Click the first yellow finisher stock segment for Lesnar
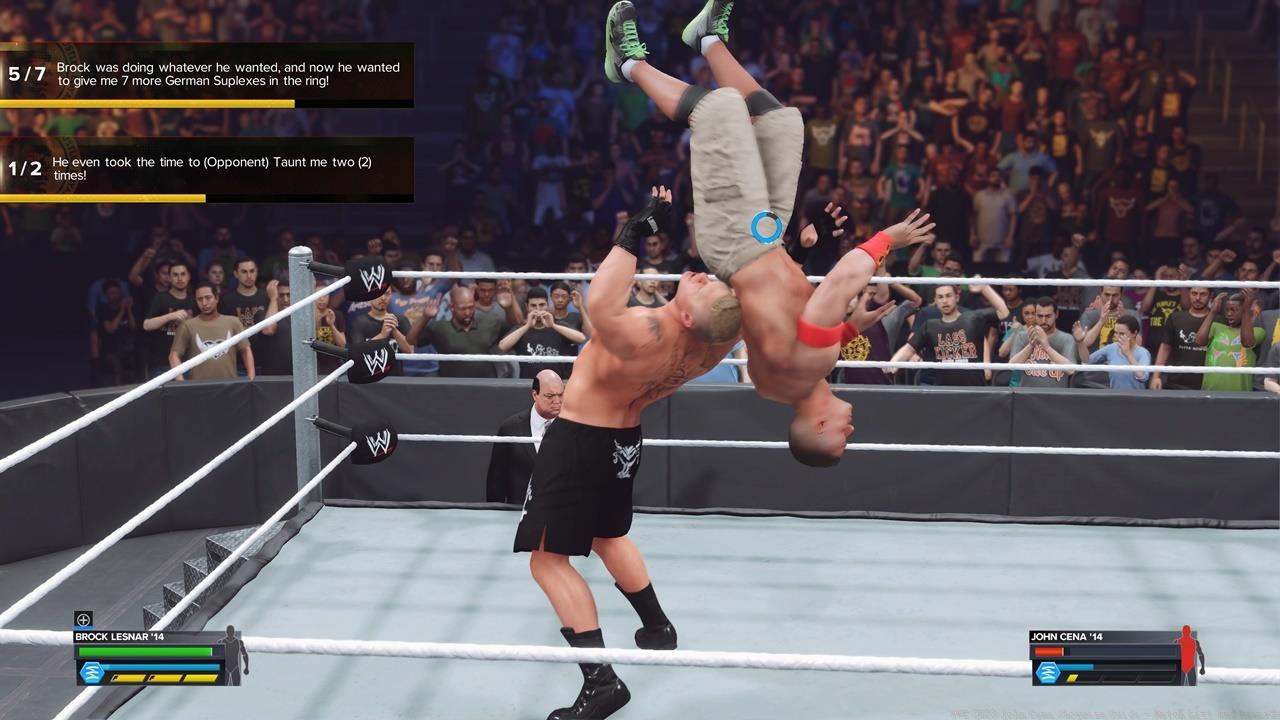1280x720 pixels. tap(127, 678)
